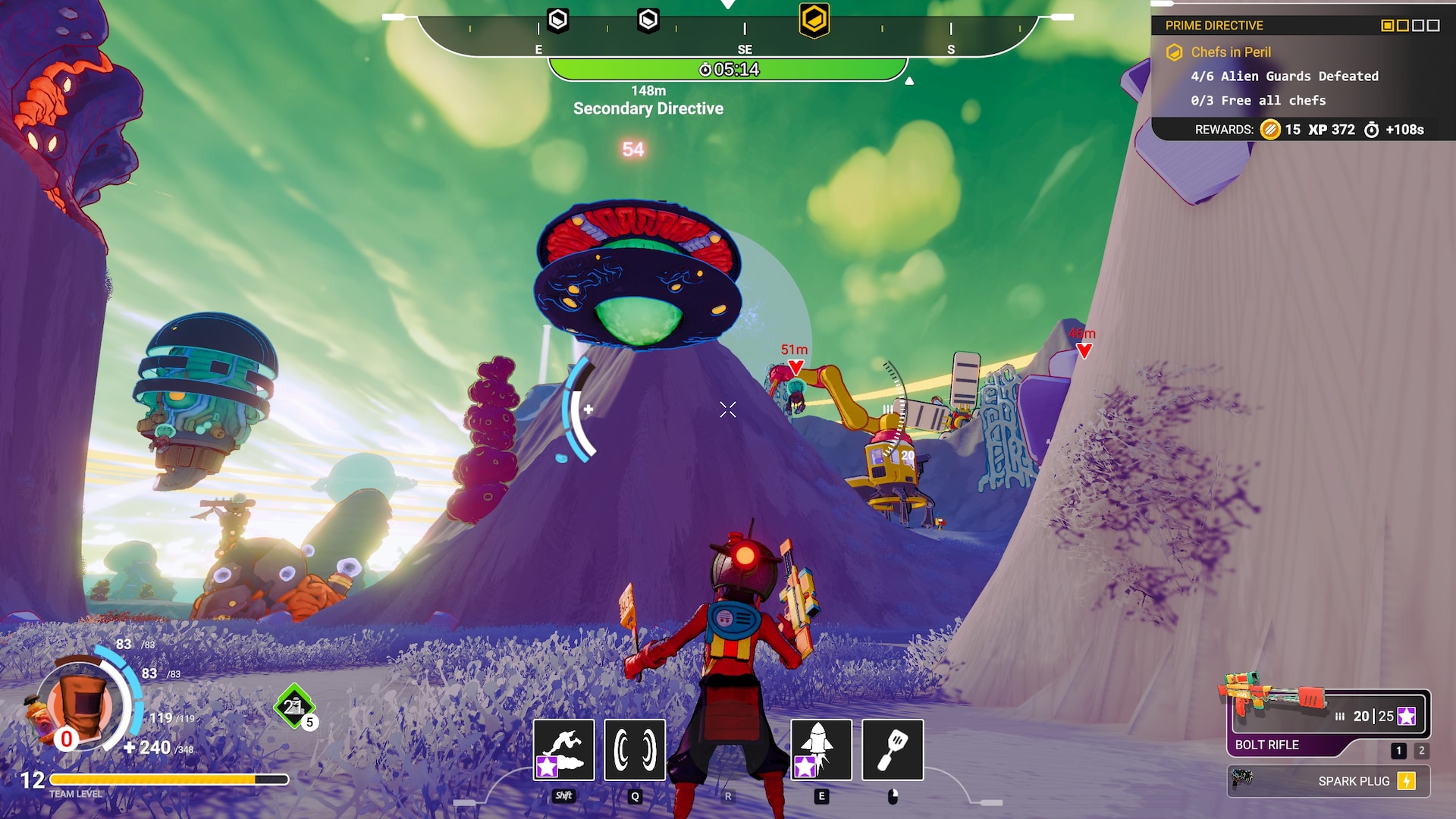
Task: Select the spatula melee icon
Action: [893, 749]
